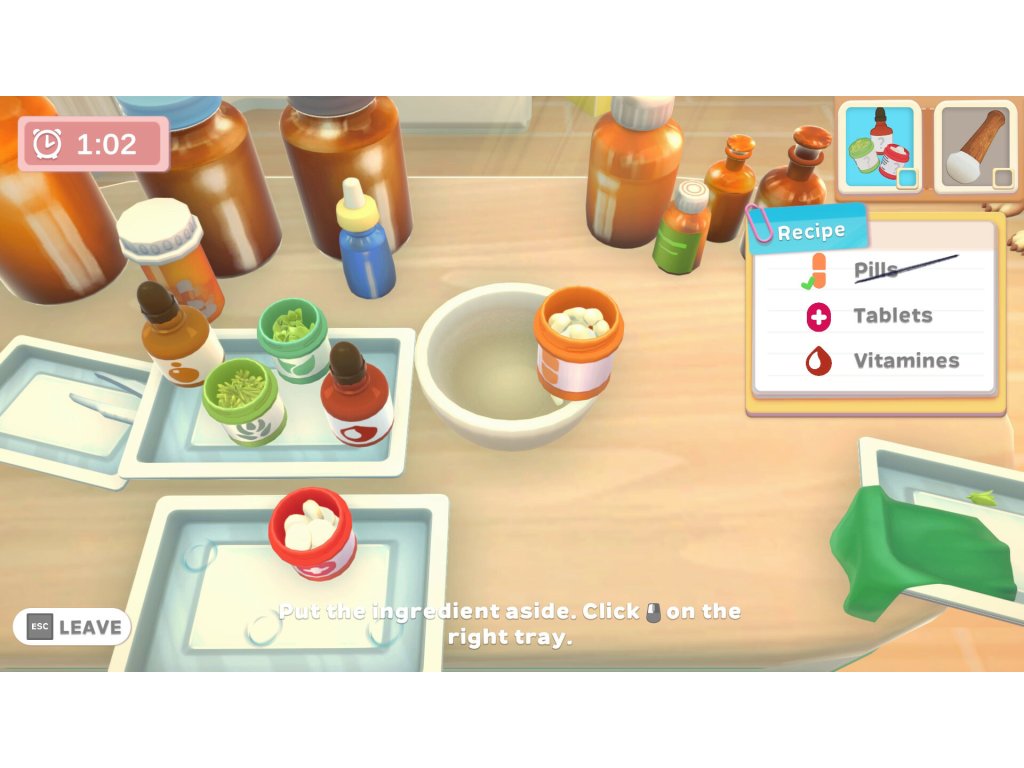Select the mortar and pestle step icon
Screen dimensions: 1024x768
point(975,147)
